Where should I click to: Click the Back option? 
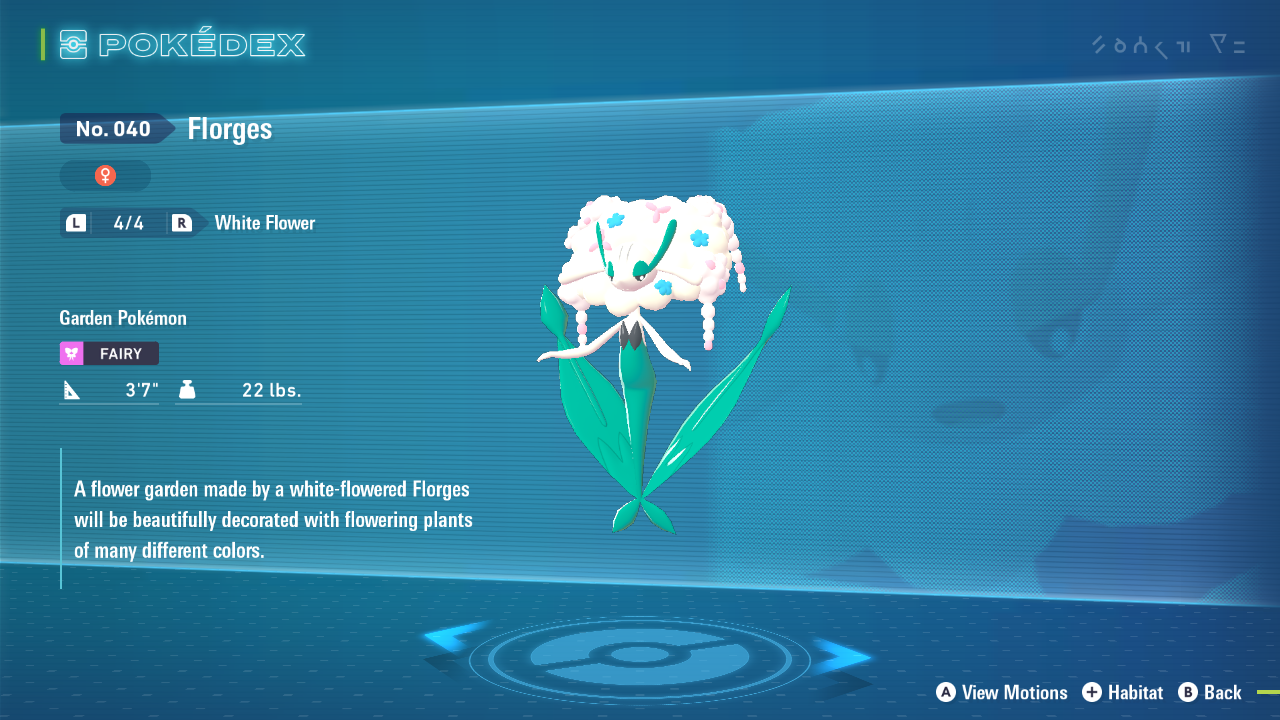tap(1222, 693)
